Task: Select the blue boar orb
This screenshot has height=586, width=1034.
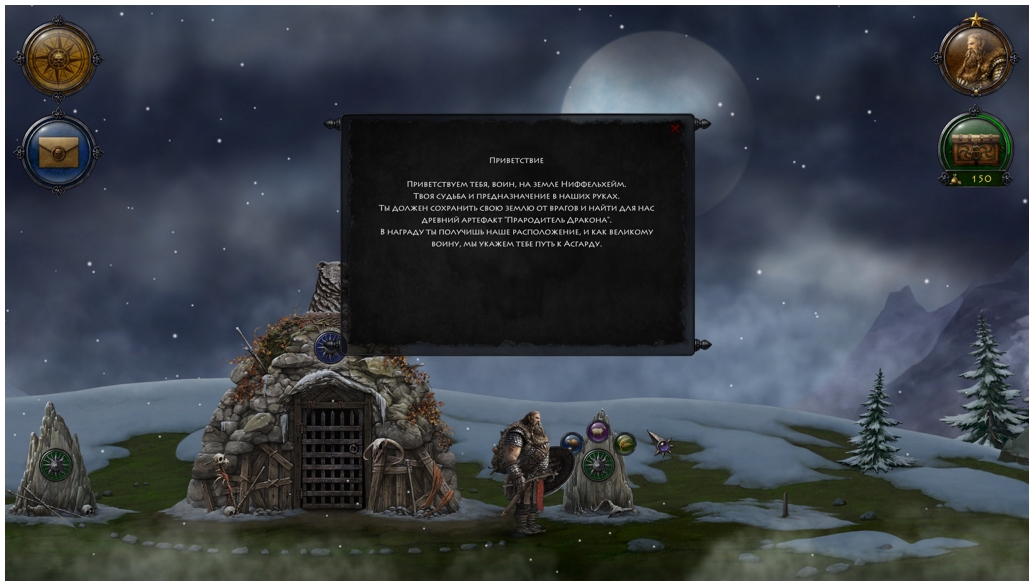Action: (x=572, y=443)
